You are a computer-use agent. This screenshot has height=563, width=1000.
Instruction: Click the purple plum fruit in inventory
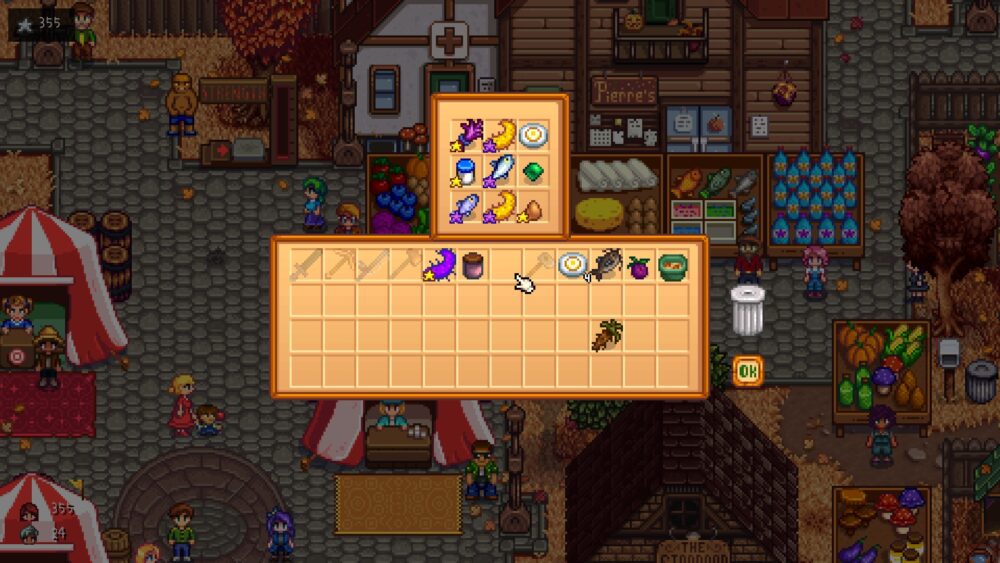640,266
